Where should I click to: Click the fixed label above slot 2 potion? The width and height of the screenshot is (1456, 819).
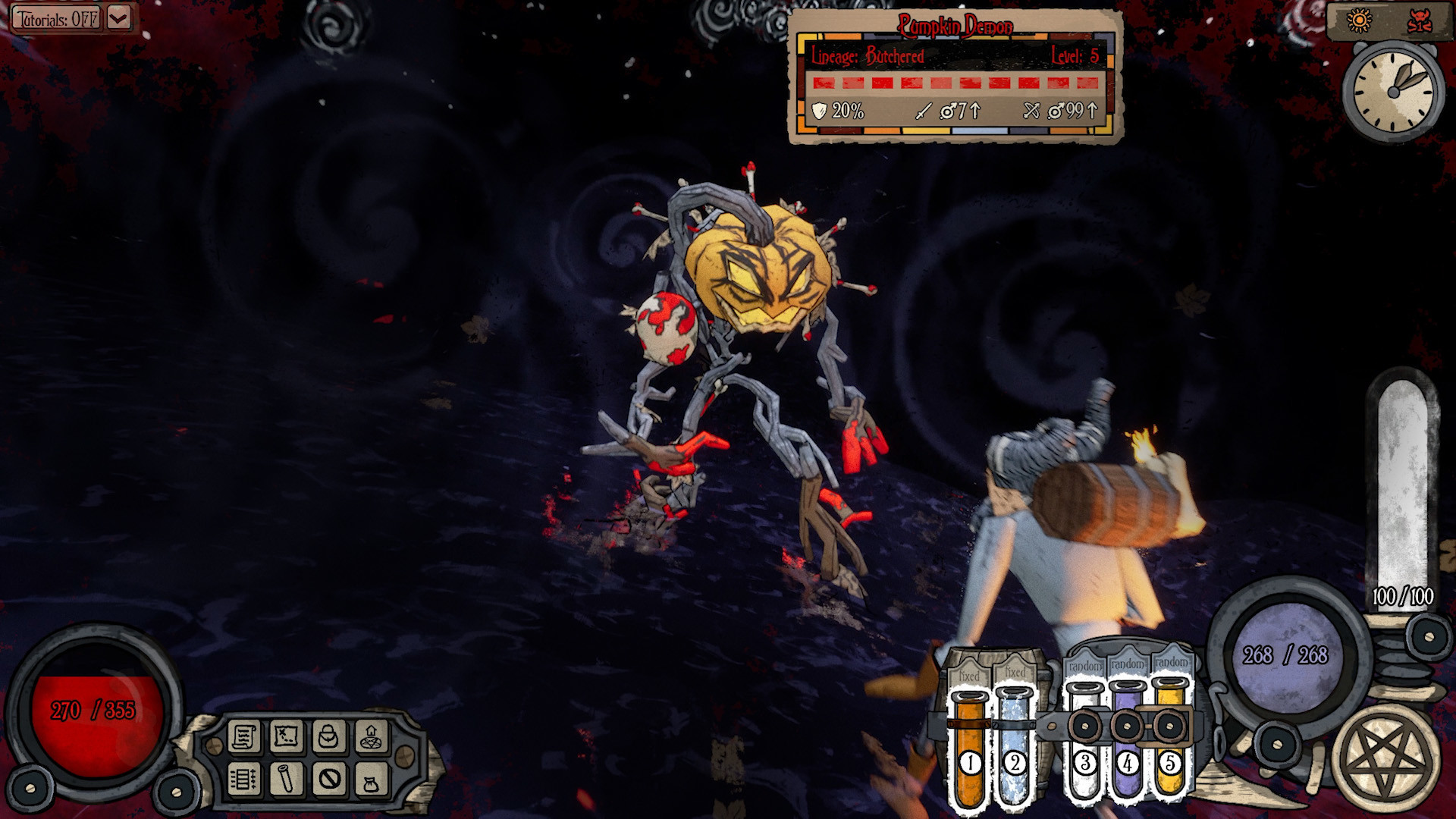point(1015,671)
